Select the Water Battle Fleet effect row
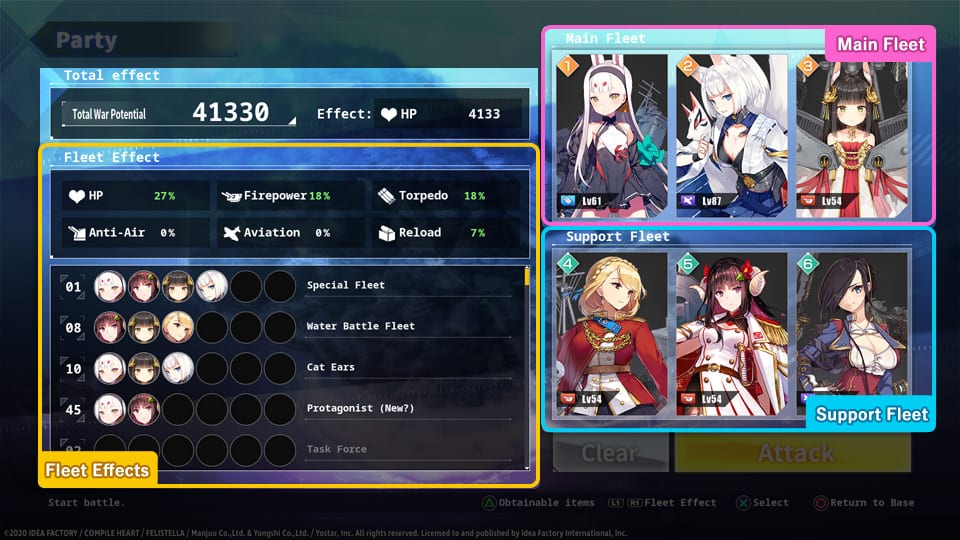 pos(290,327)
